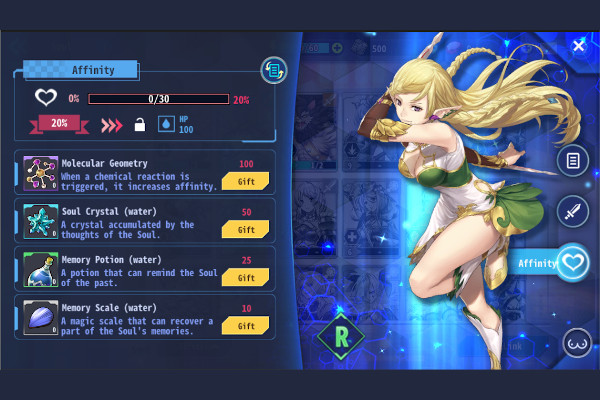Screen dimensions: 600x400
Task: Select the Affinity heart tab
Action: tap(573, 262)
